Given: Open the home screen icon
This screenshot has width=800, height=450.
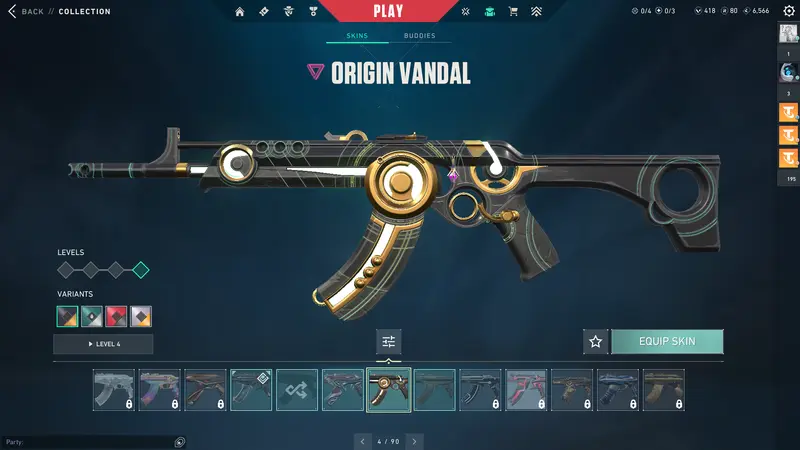Looking at the screenshot, I should (240, 12).
